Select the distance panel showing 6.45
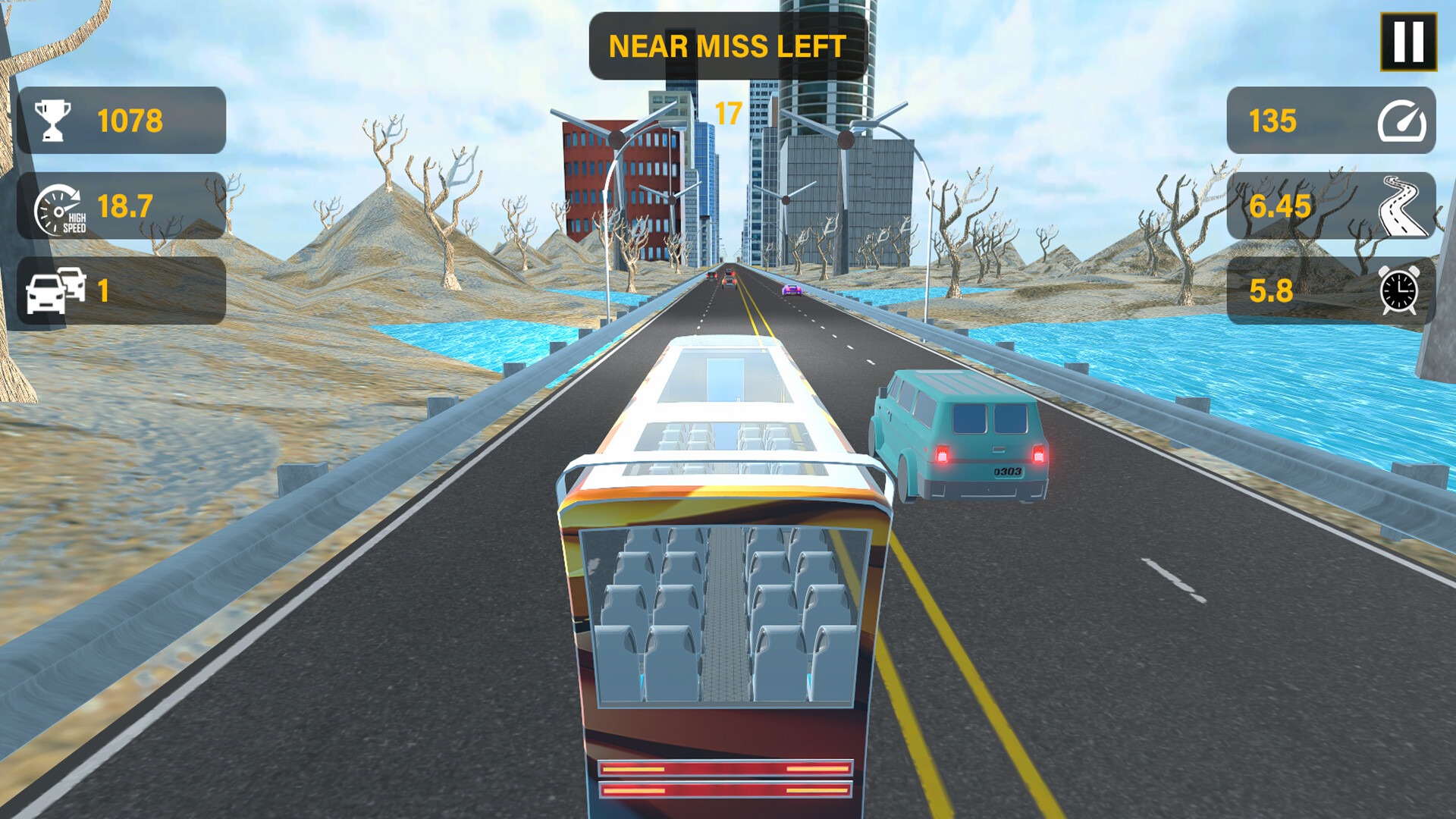This screenshot has width=1456, height=819. point(1331,205)
